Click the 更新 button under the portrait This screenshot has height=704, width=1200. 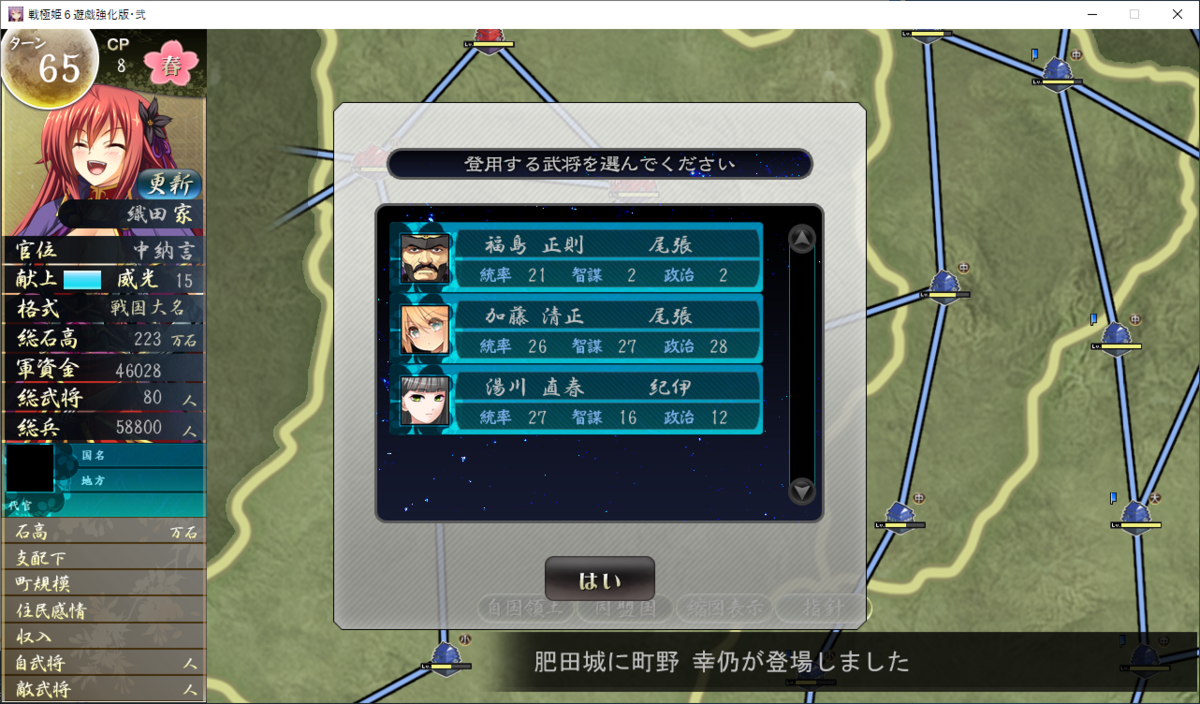coord(169,184)
